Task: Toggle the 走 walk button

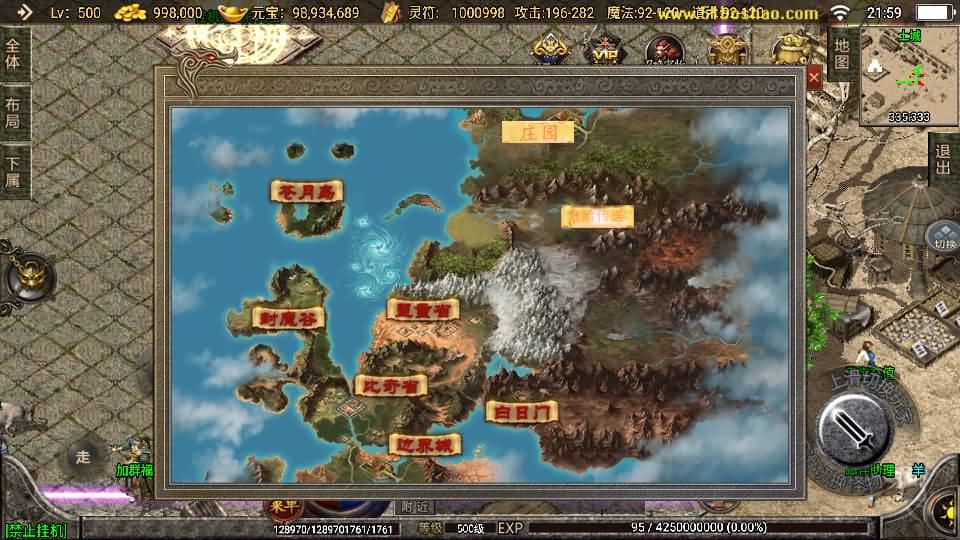Action: click(x=84, y=457)
